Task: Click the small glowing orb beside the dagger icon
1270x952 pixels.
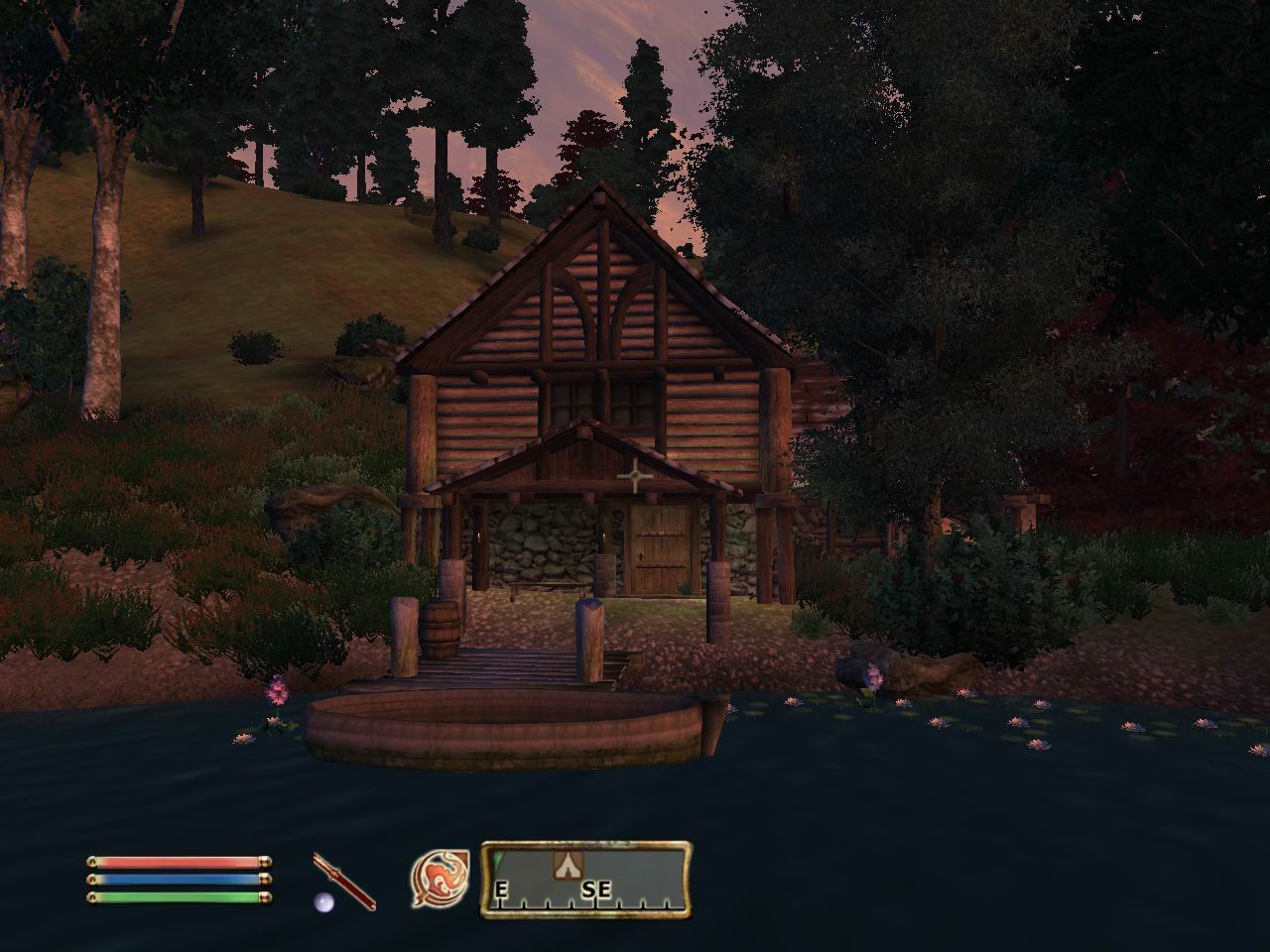Action: click(323, 903)
